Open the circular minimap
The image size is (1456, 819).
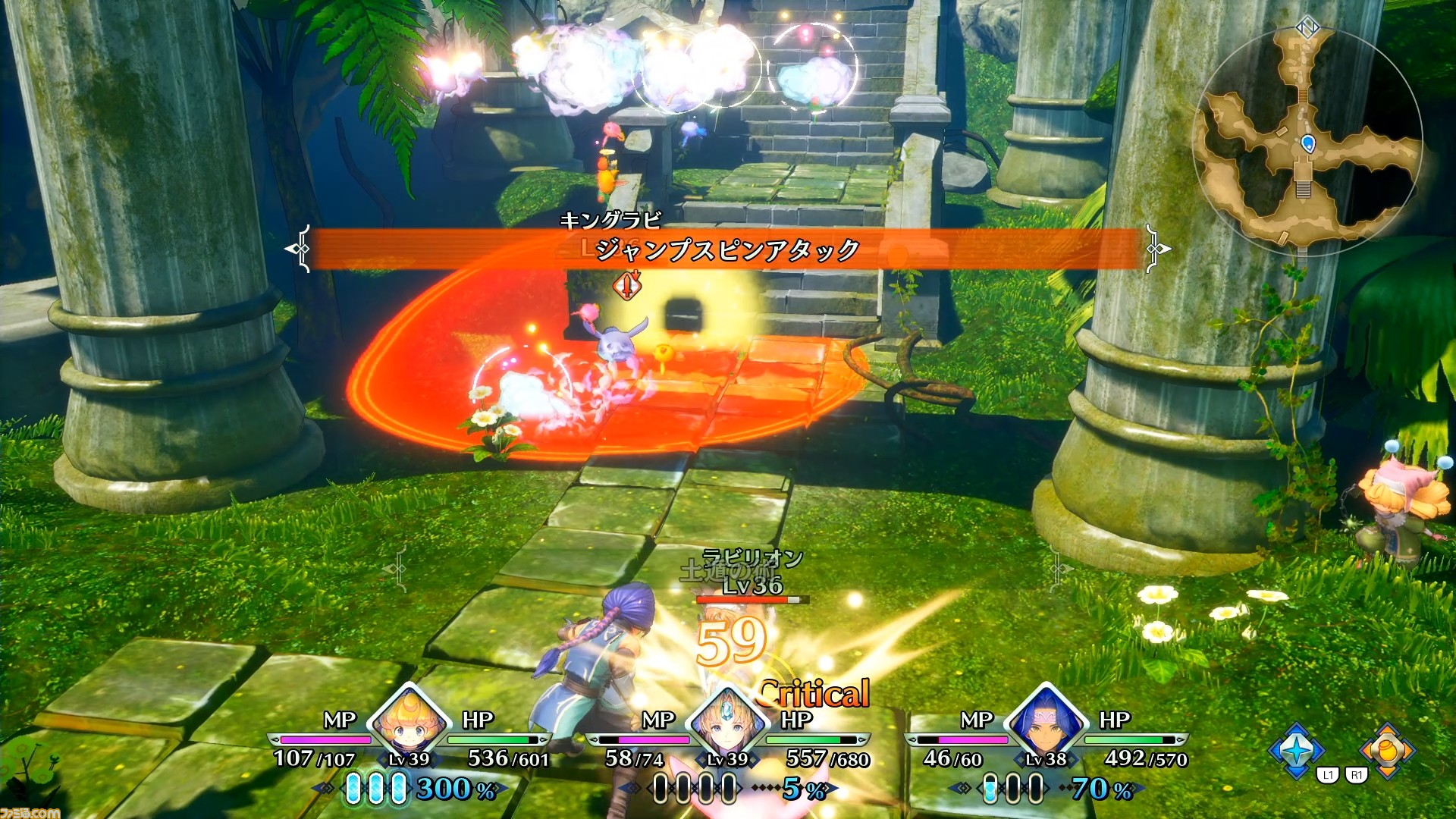[x=1307, y=140]
